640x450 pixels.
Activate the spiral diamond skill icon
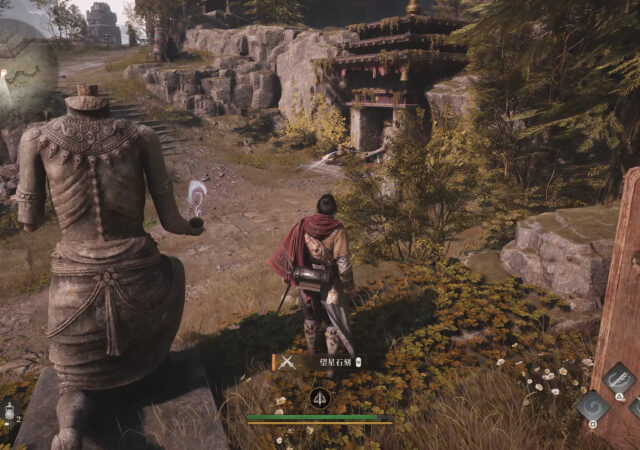click(x=593, y=406)
